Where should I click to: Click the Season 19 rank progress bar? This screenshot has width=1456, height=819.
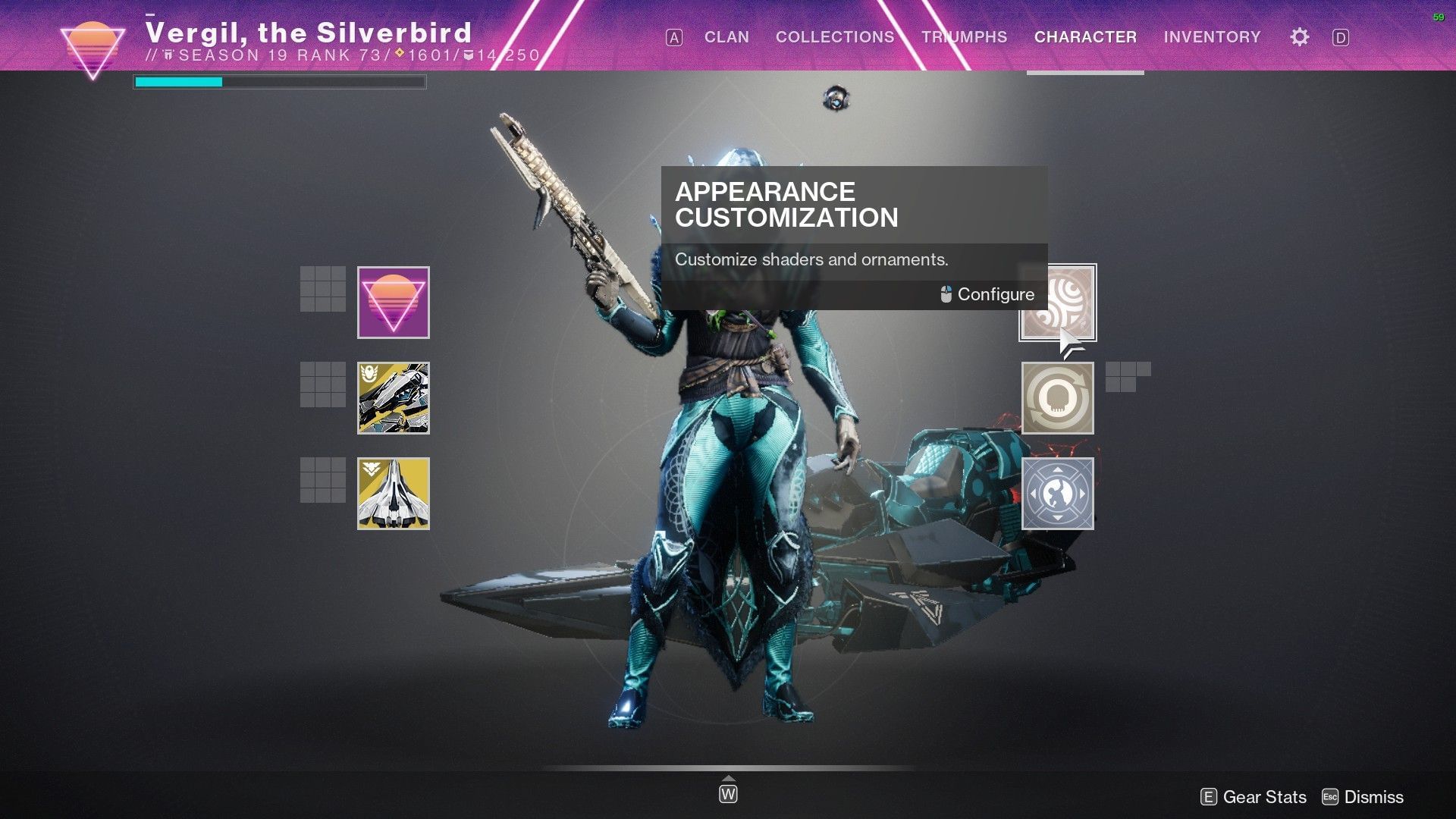coord(279,81)
